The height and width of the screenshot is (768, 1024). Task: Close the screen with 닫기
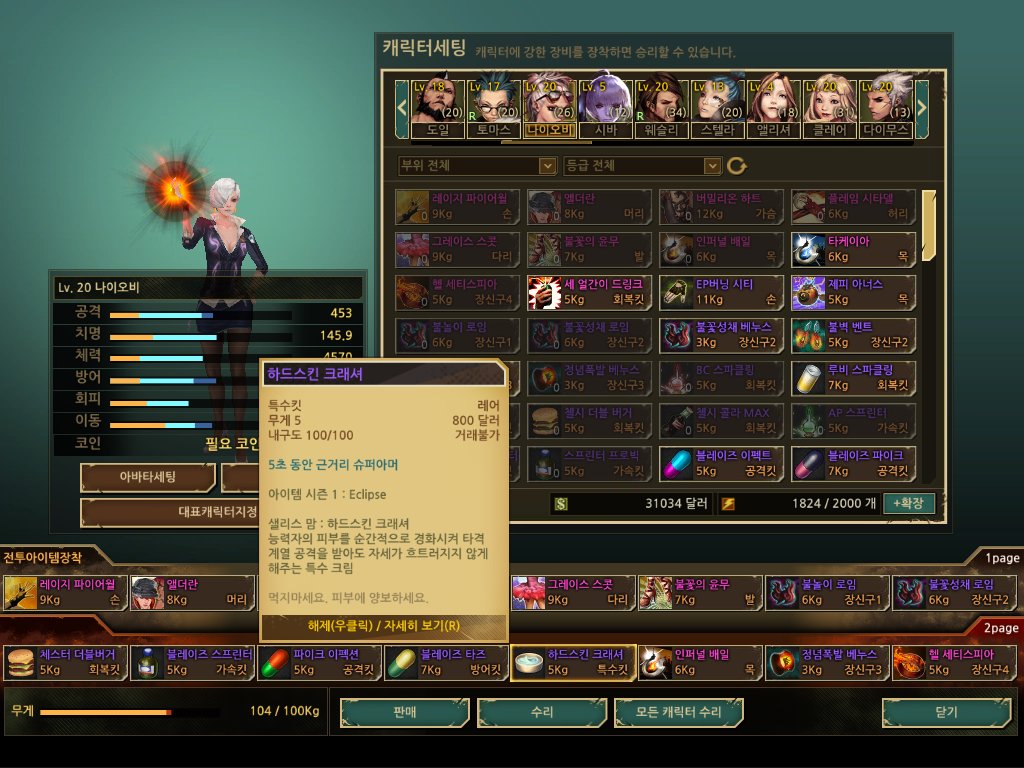point(945,712)
